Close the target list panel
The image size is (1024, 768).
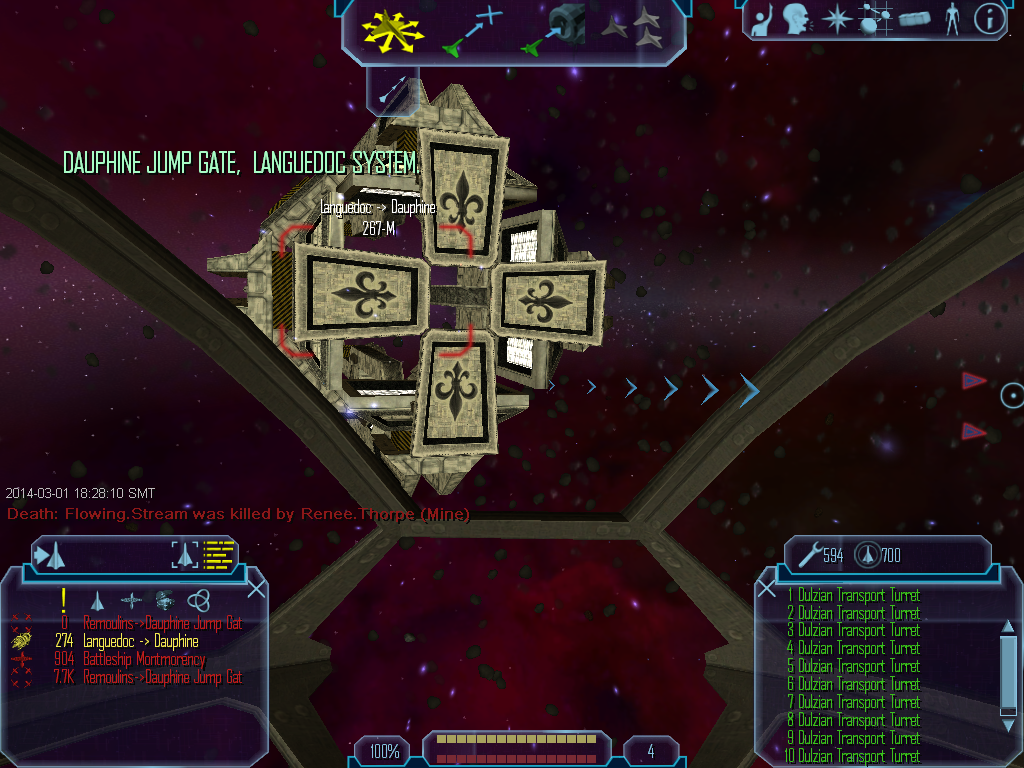(x=256, y=589)
